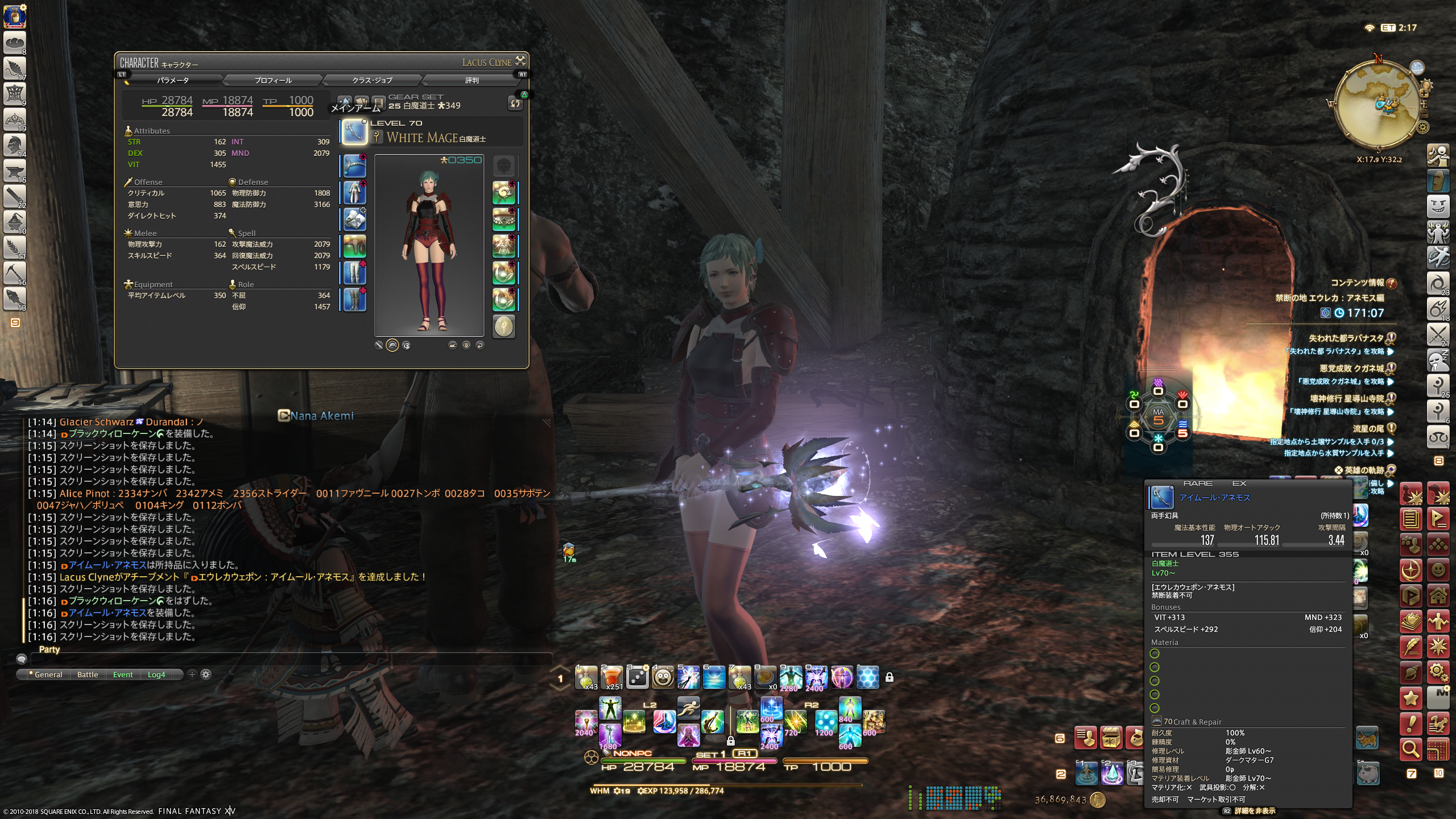Select the equipped main arm staff slot
The width and height of the screenshot is (1456, 819).
(354, 133)
